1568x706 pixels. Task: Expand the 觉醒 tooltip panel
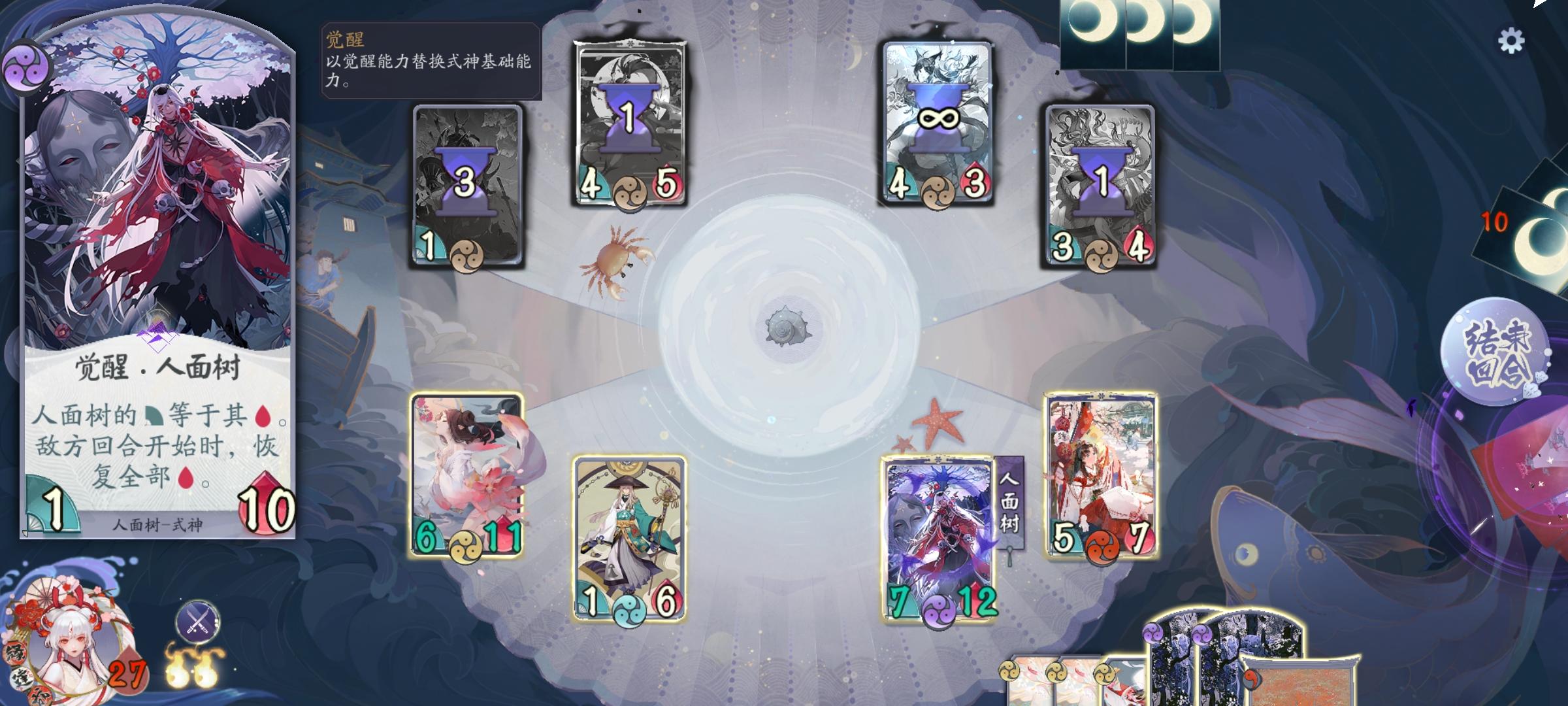(425, 62)
